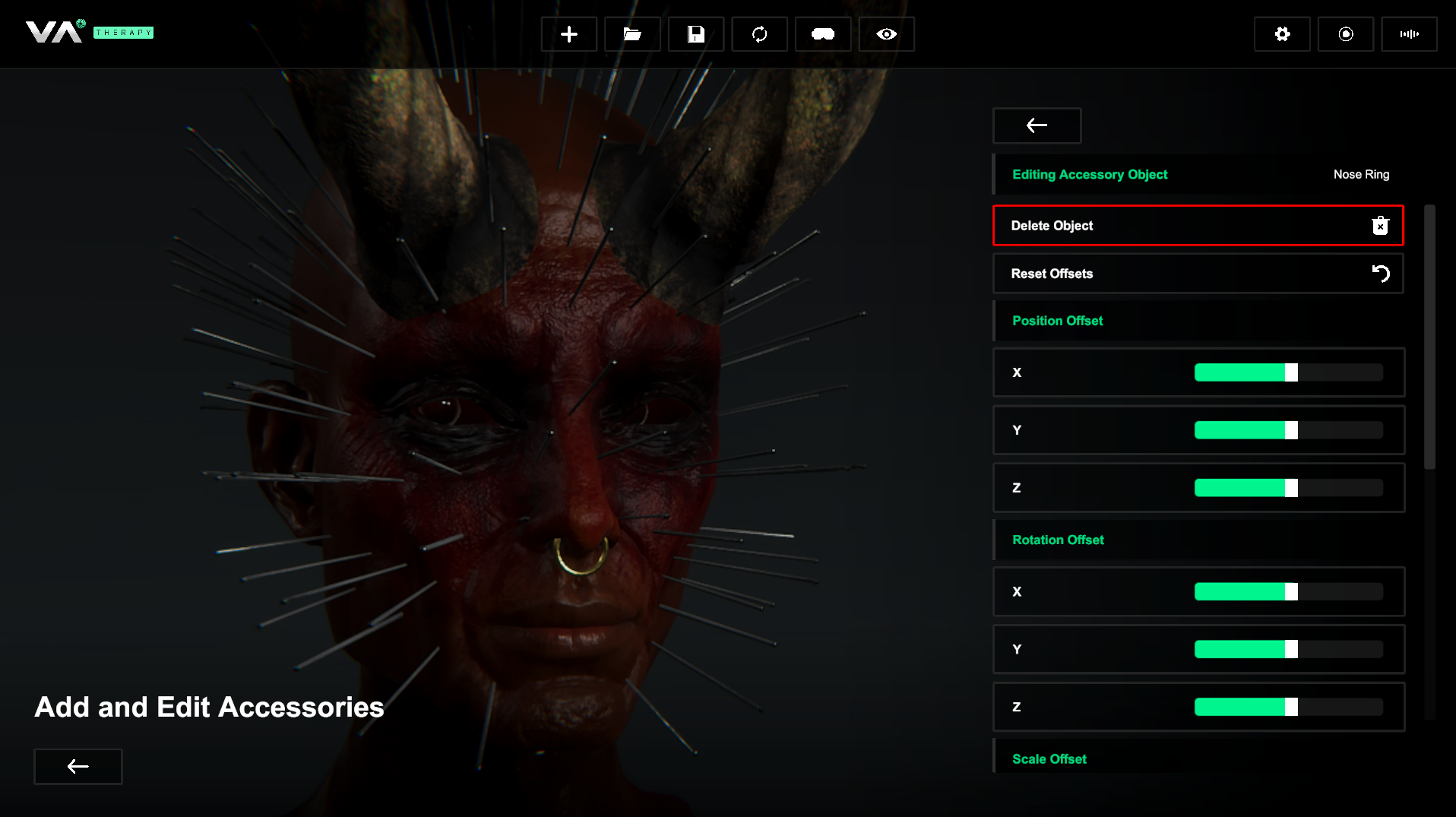Delete the Nose Ring object
The height and width of the screenshot is (817, 1456).
pos(1198,226)
